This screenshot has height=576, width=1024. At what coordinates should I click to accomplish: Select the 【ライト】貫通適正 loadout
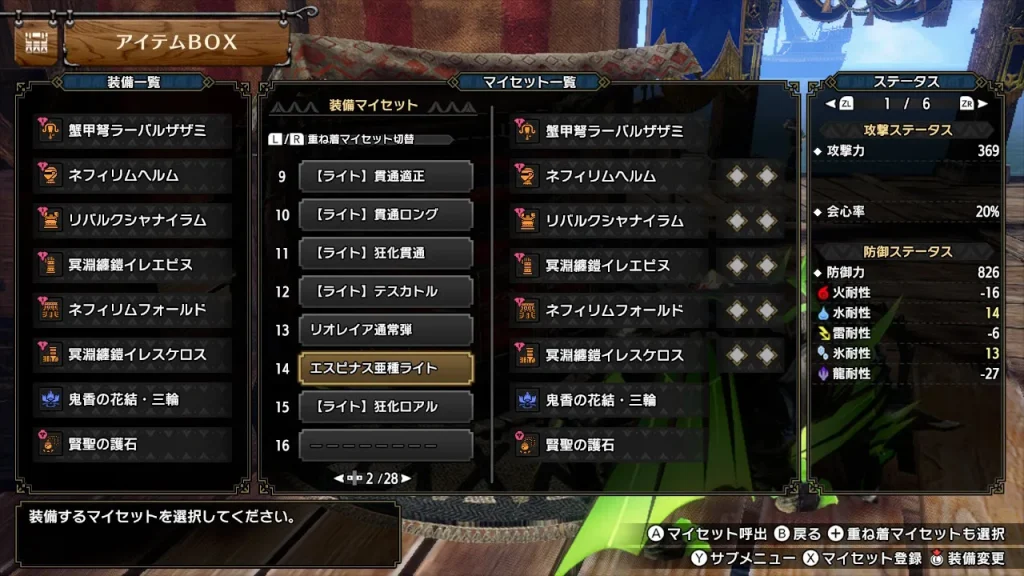tap(385, 176)
